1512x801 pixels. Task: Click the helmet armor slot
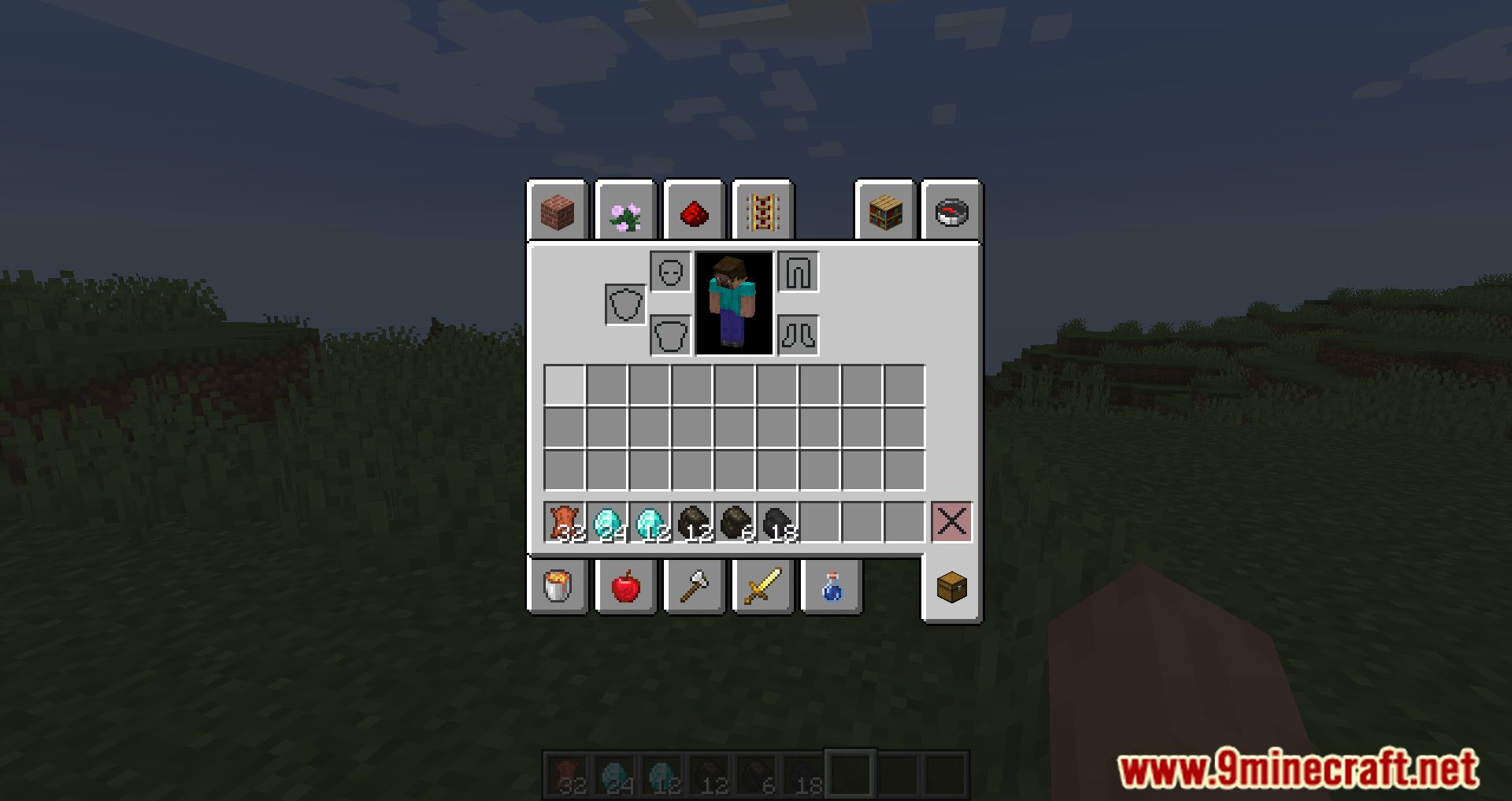click(x=670, y=273)
